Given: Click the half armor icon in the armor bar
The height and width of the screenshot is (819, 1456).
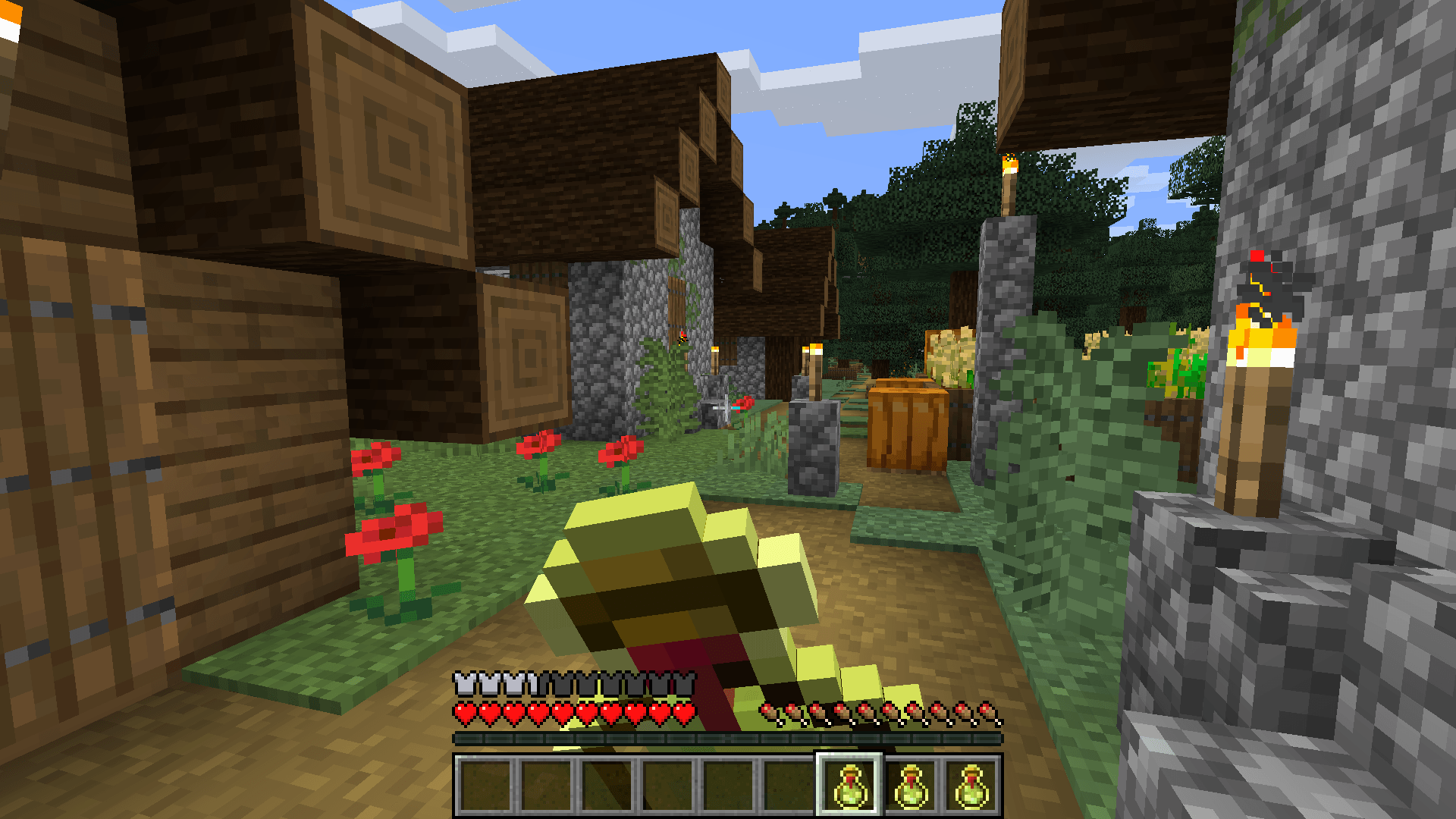Looking at the screenshot, I should point(531,685).
